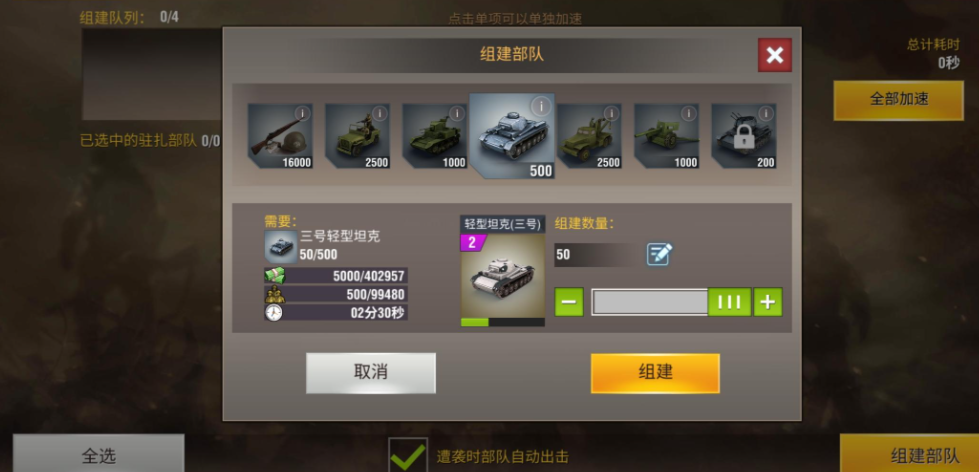This screenshot has height=472, width=979.
Task: Toggle the 遭袭时部队自动出击 checkbox
Action: tap(408, 456)
